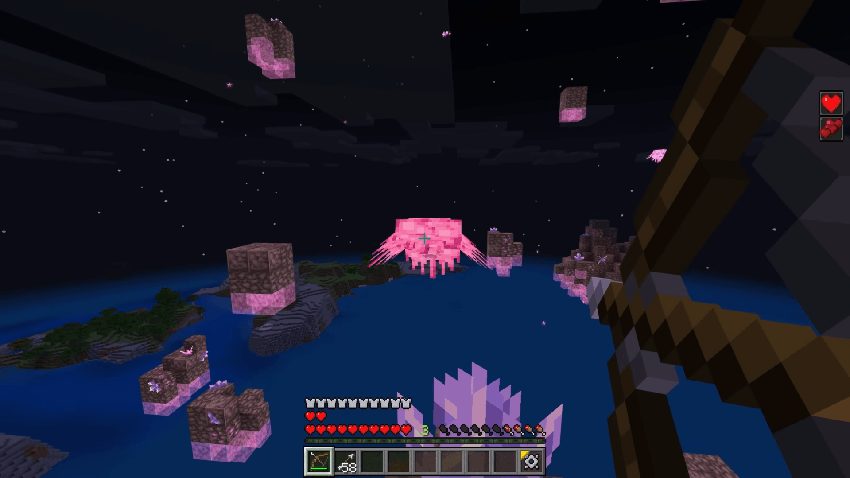Image resolution: width=850 pixels, height=478 pixels.
Task: Select the arrow stack of 58
Action: click(x=344, y=461)
